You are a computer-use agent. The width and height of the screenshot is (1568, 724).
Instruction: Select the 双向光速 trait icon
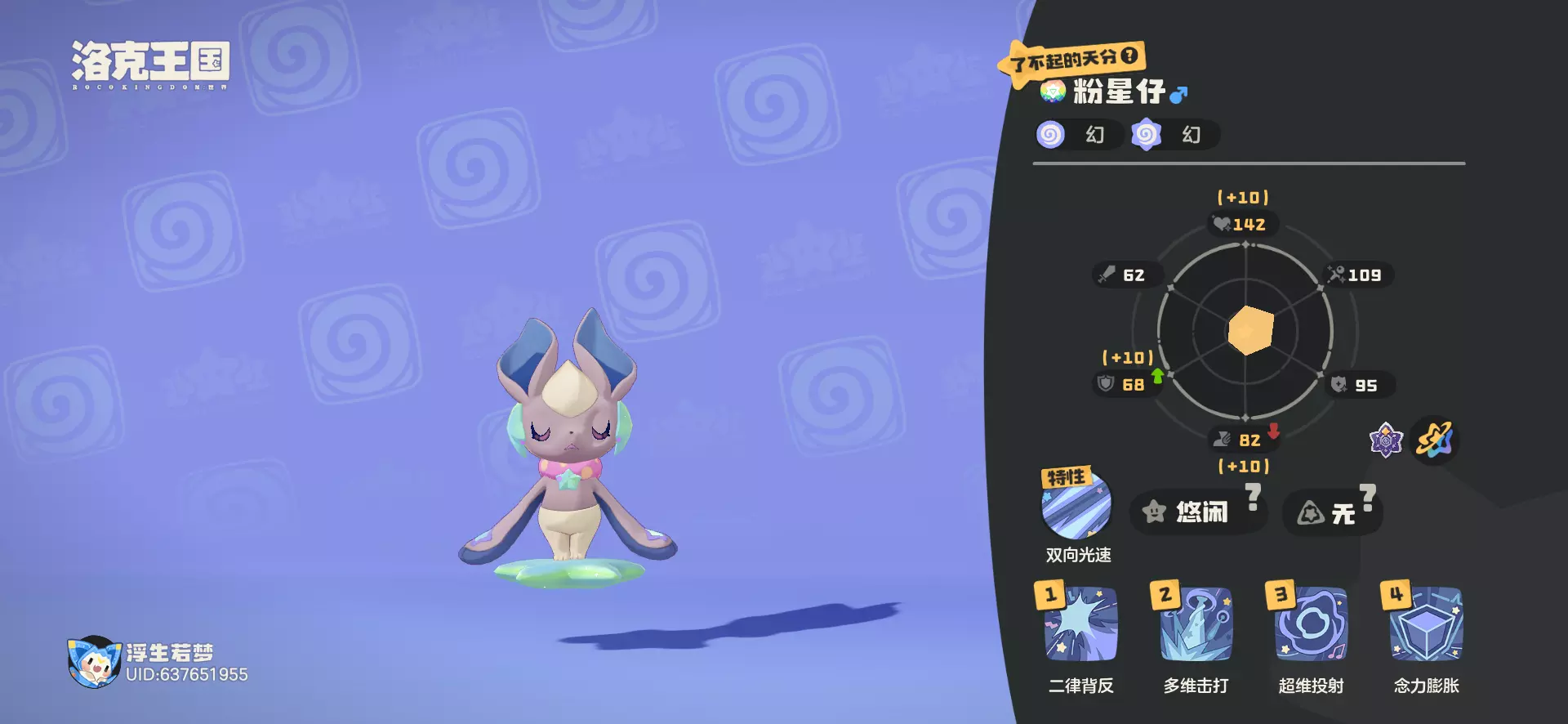click(x=1076, y=505)
